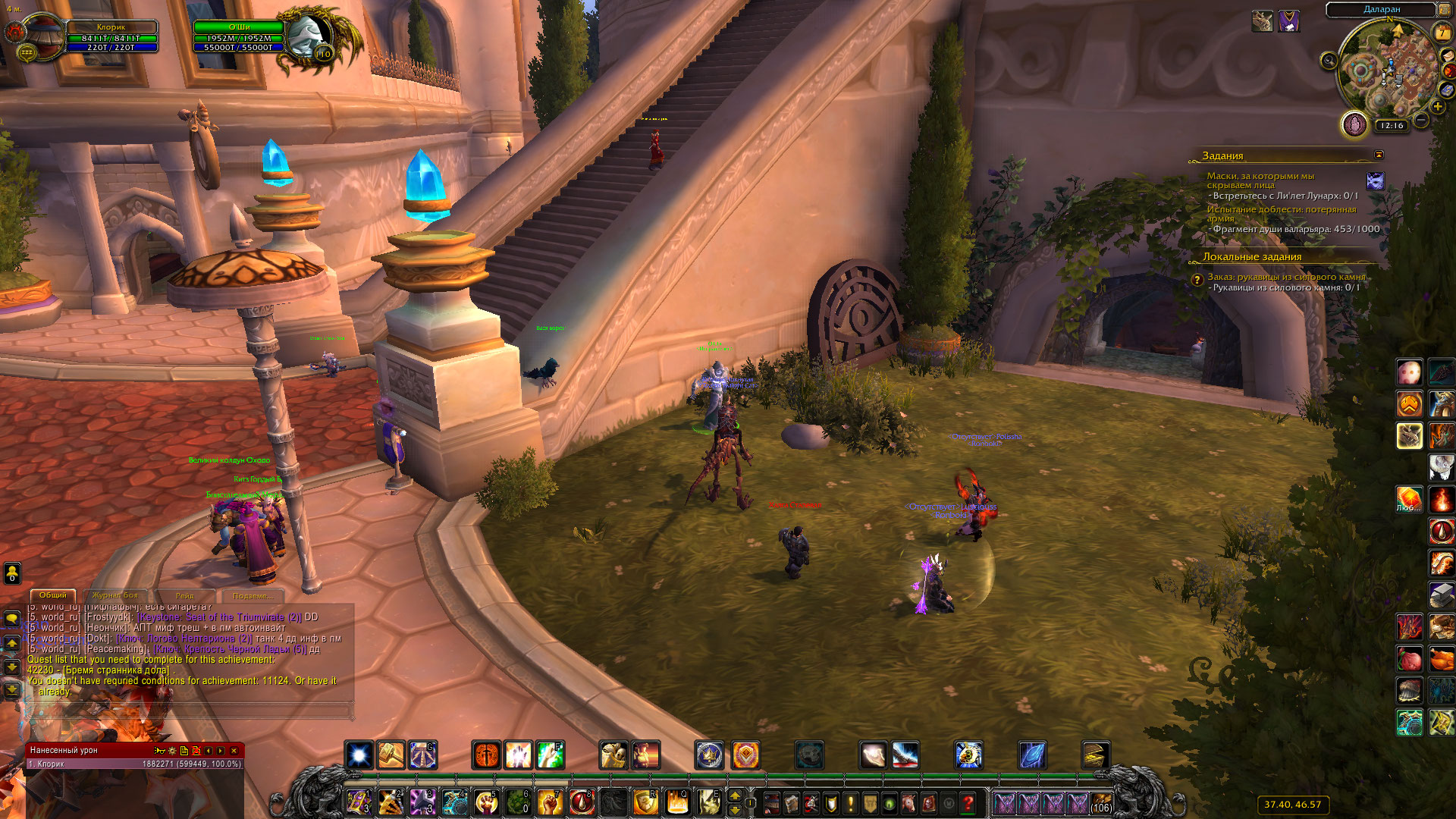Open the backpack showing 106 free slots

point(1101,803)
